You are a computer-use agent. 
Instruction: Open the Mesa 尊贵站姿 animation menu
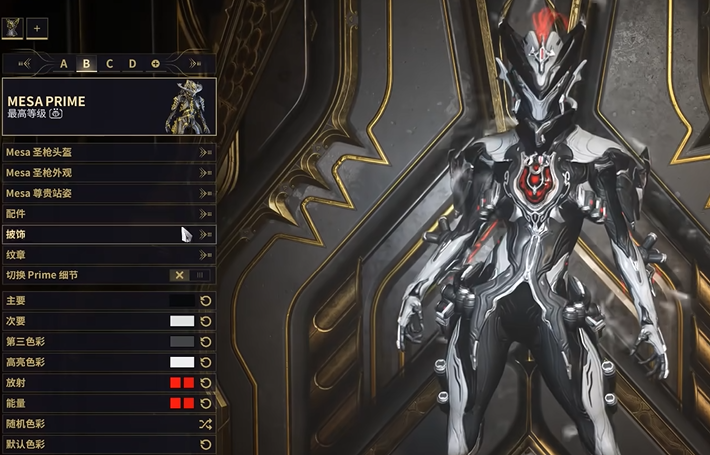coord(108,192)
